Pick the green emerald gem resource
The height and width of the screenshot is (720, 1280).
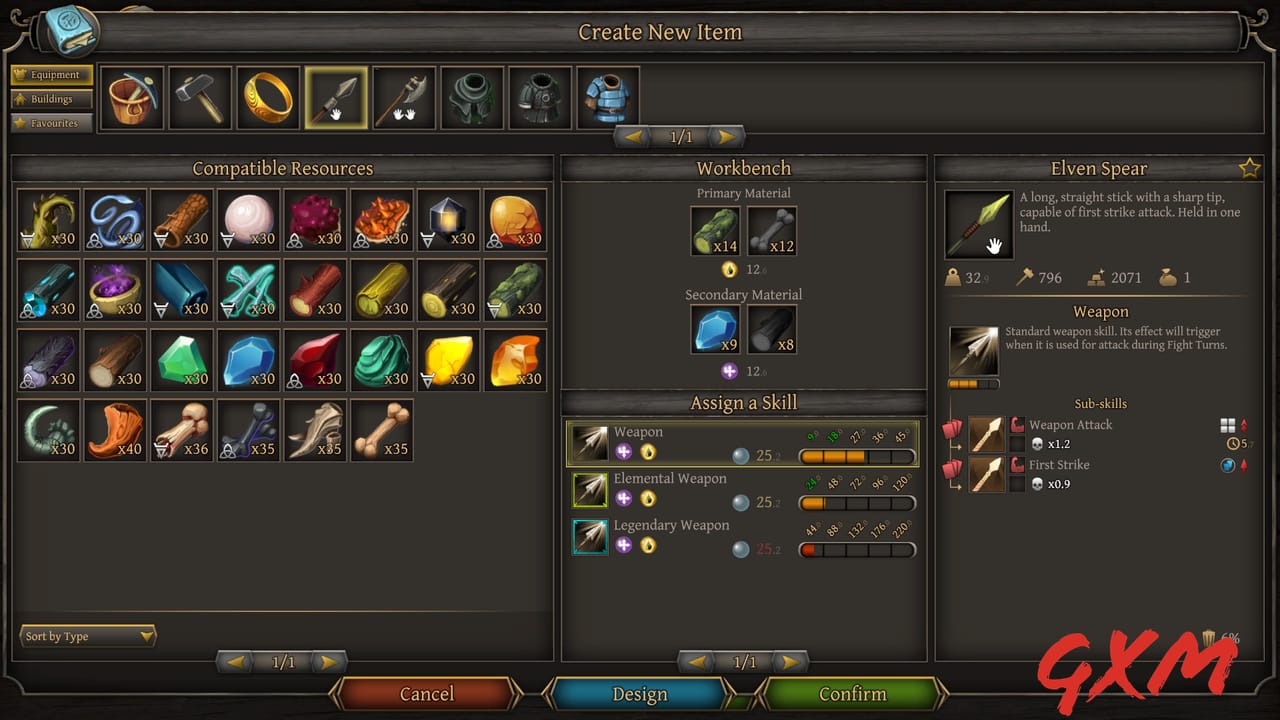pos(182,360)
